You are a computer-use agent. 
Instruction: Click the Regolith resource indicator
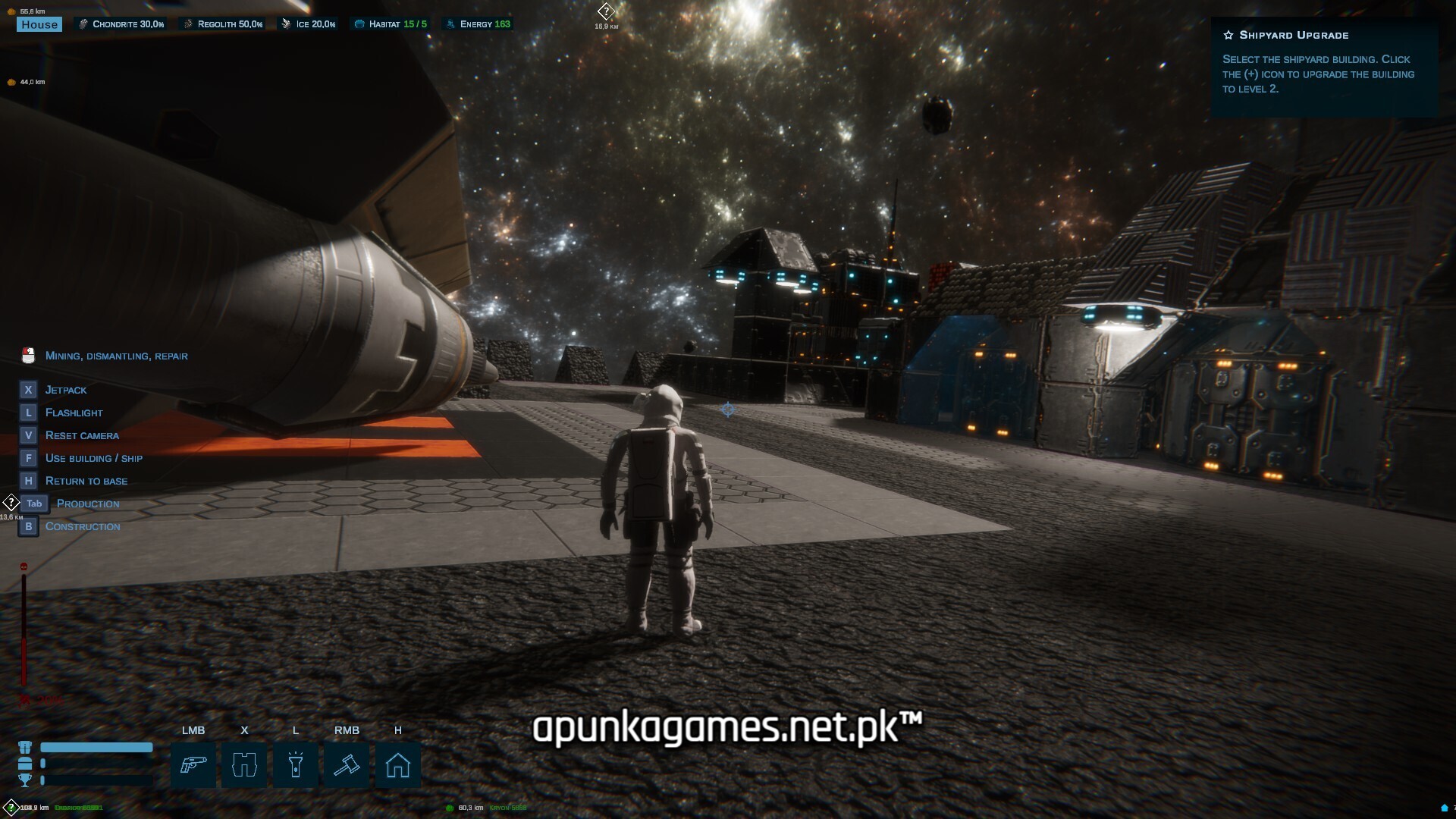click(223, 24)
